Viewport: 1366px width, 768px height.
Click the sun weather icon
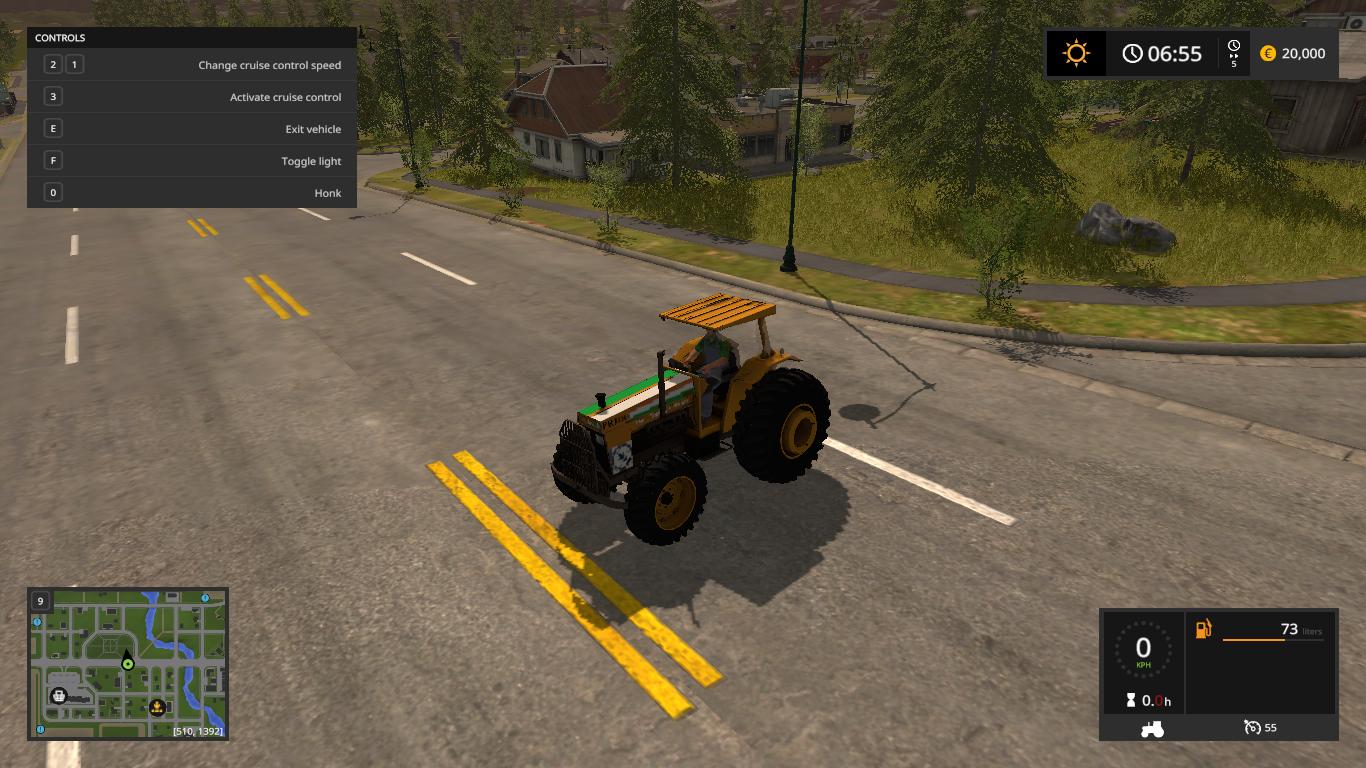coord(1076,53)
